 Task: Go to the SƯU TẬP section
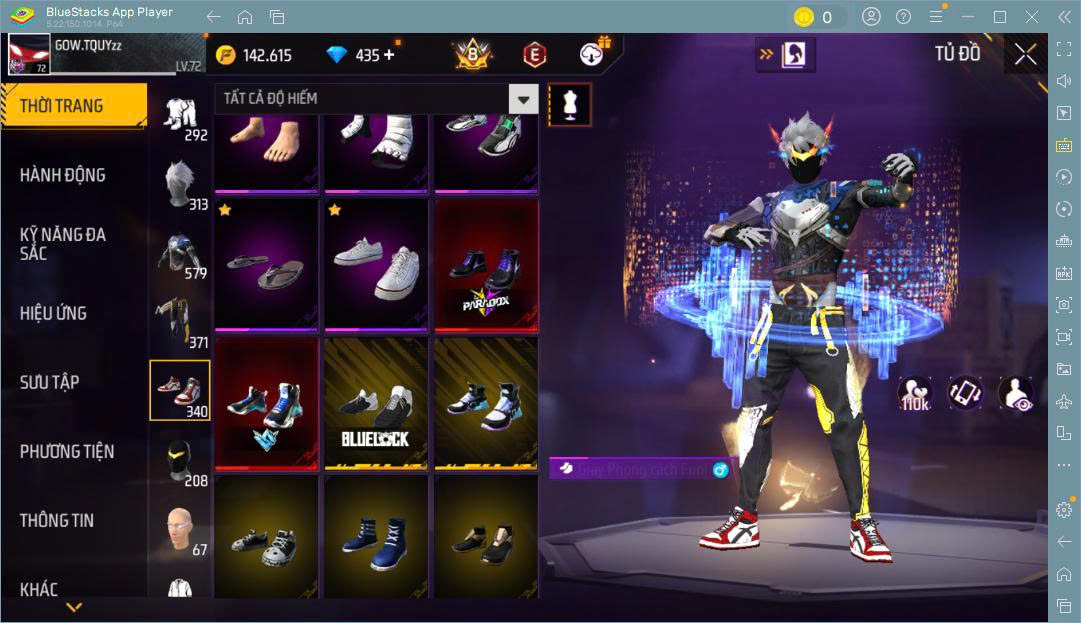point(50,382)
